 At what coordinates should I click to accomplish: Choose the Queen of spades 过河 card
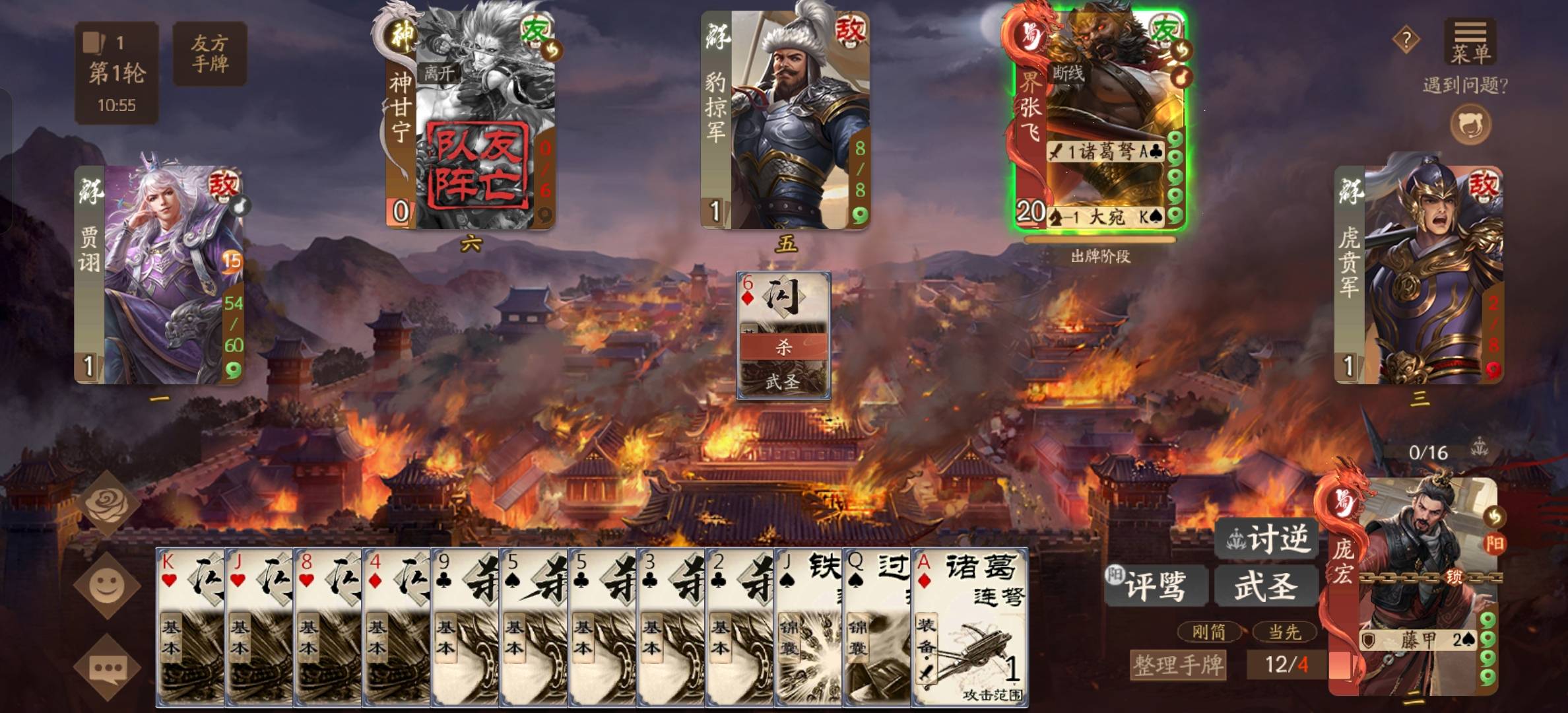coord(877,627)
